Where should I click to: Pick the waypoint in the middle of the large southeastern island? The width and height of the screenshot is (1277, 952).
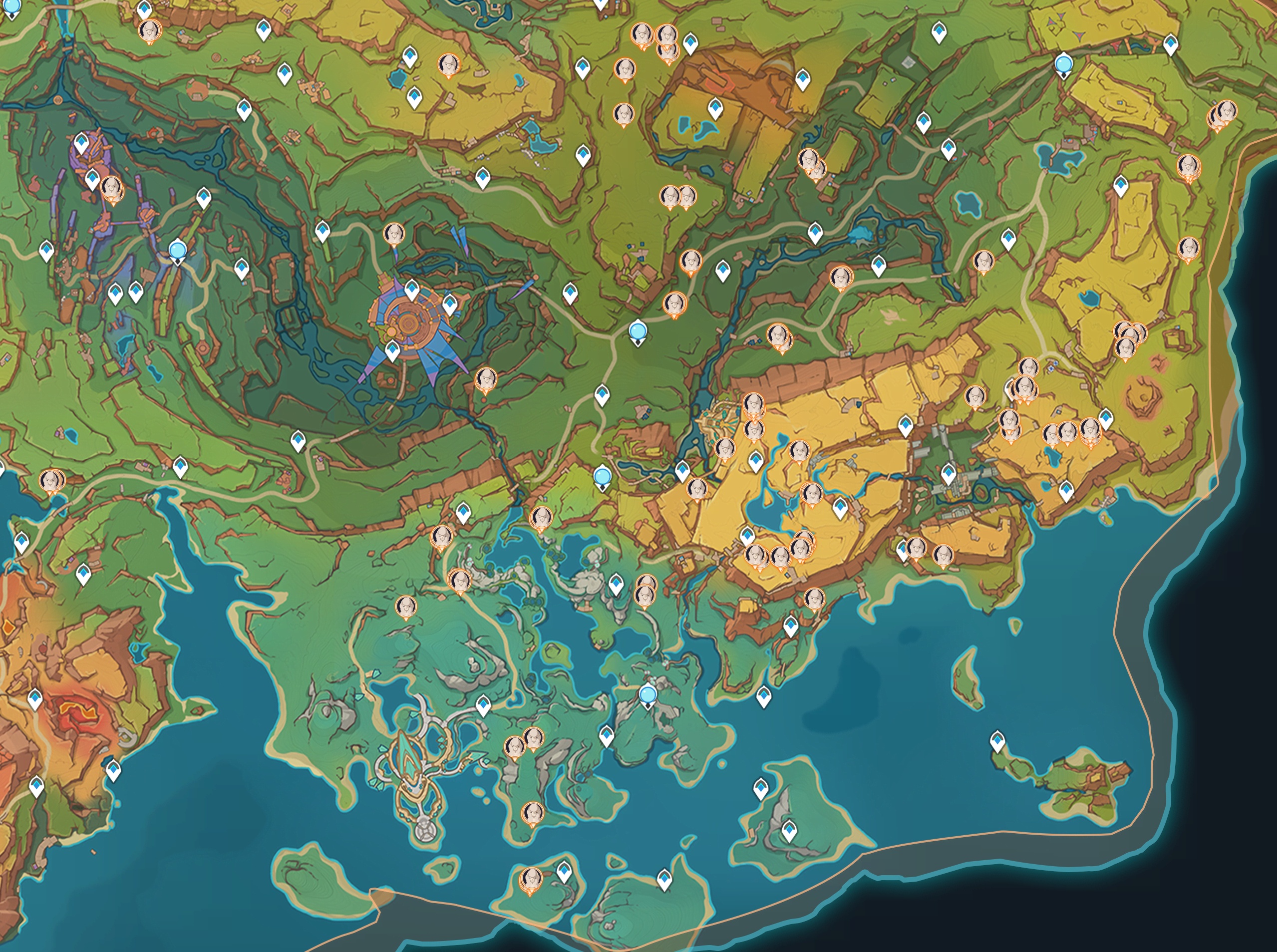tap(789, 830)
